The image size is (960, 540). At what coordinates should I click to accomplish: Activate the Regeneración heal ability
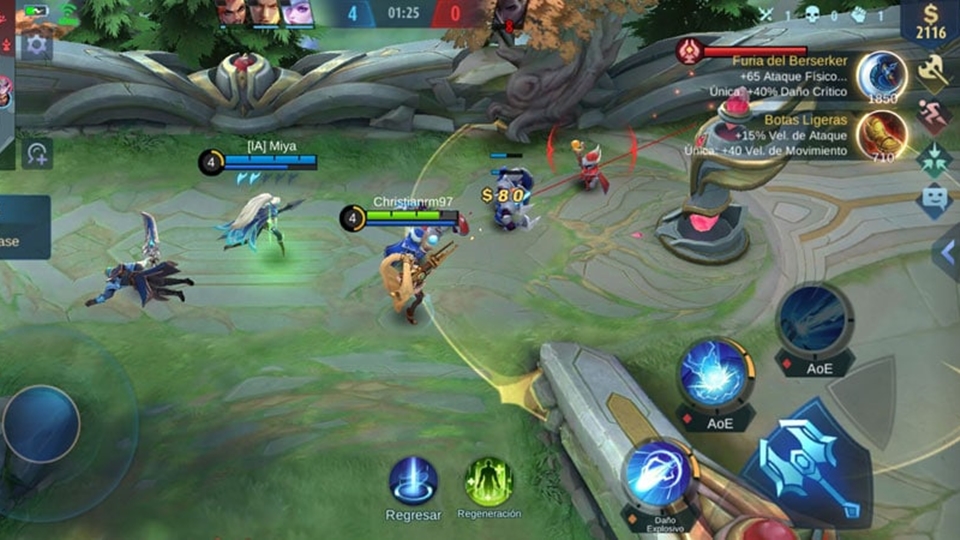tap(489, 482)
